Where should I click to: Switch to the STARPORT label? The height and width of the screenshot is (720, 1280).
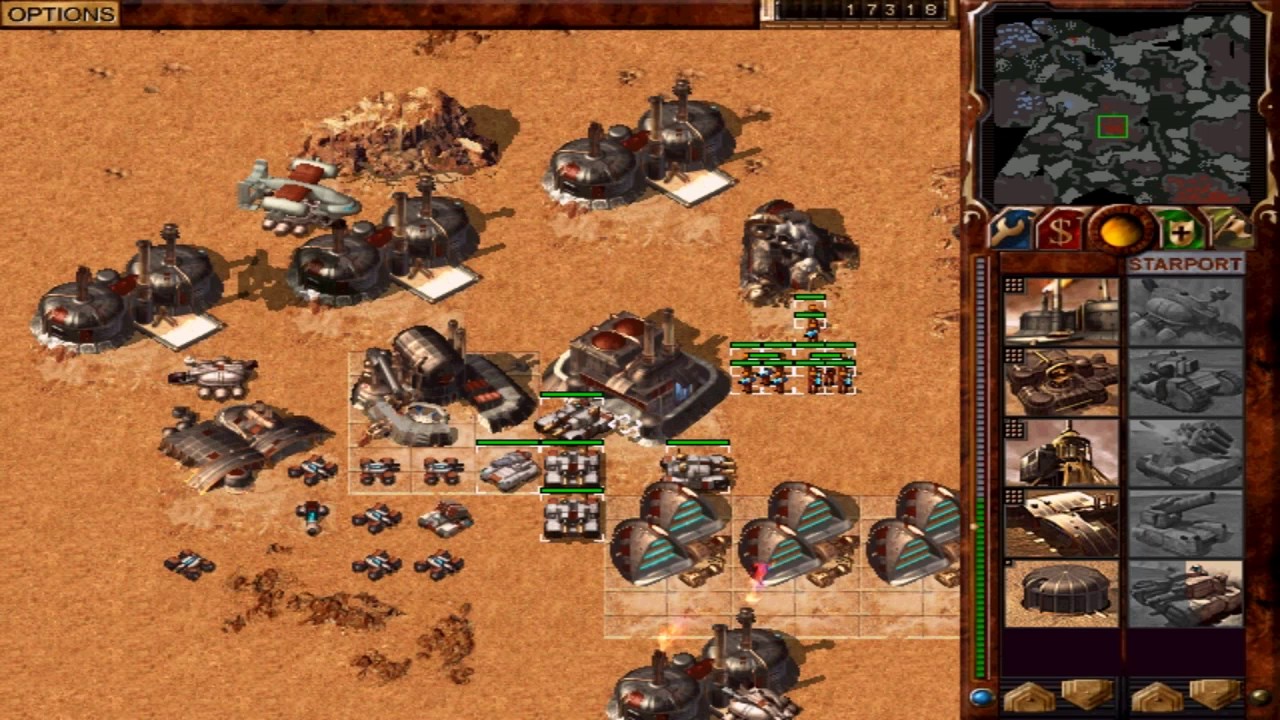(x=1185, y=265)
